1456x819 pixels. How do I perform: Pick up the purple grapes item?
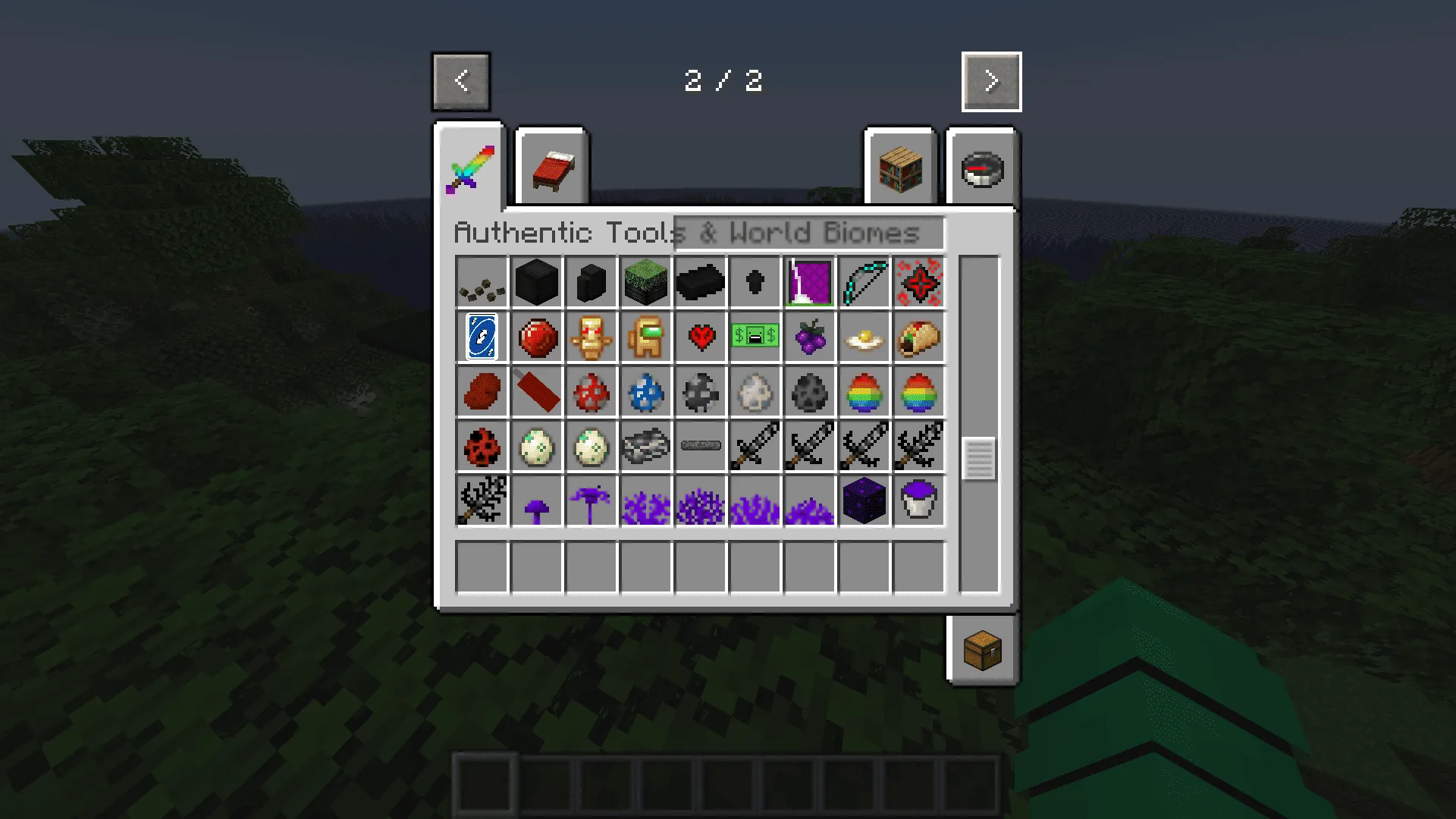click(x=810, y=338)
